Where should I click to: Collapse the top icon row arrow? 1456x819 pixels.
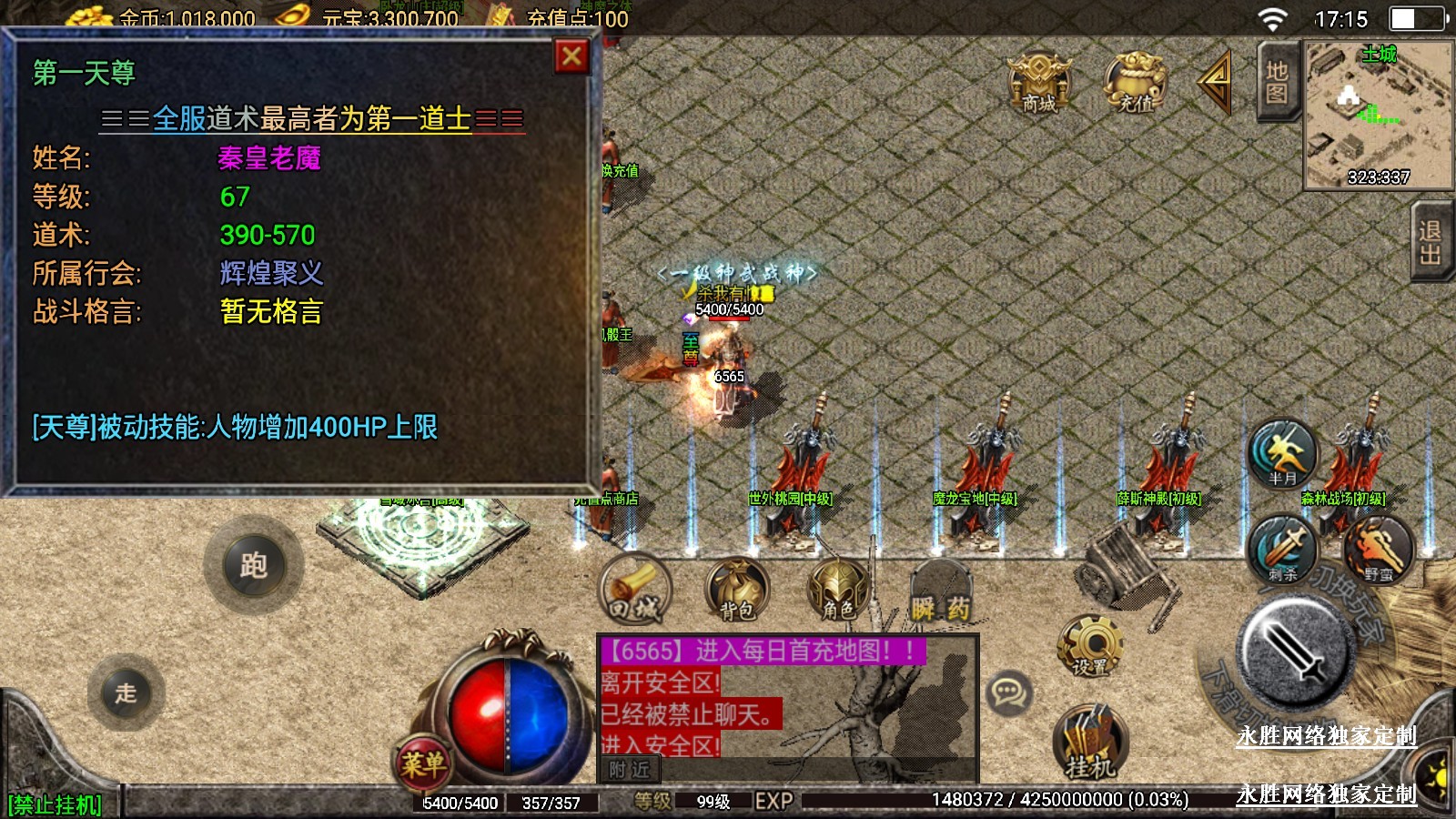pos(1216,82)
